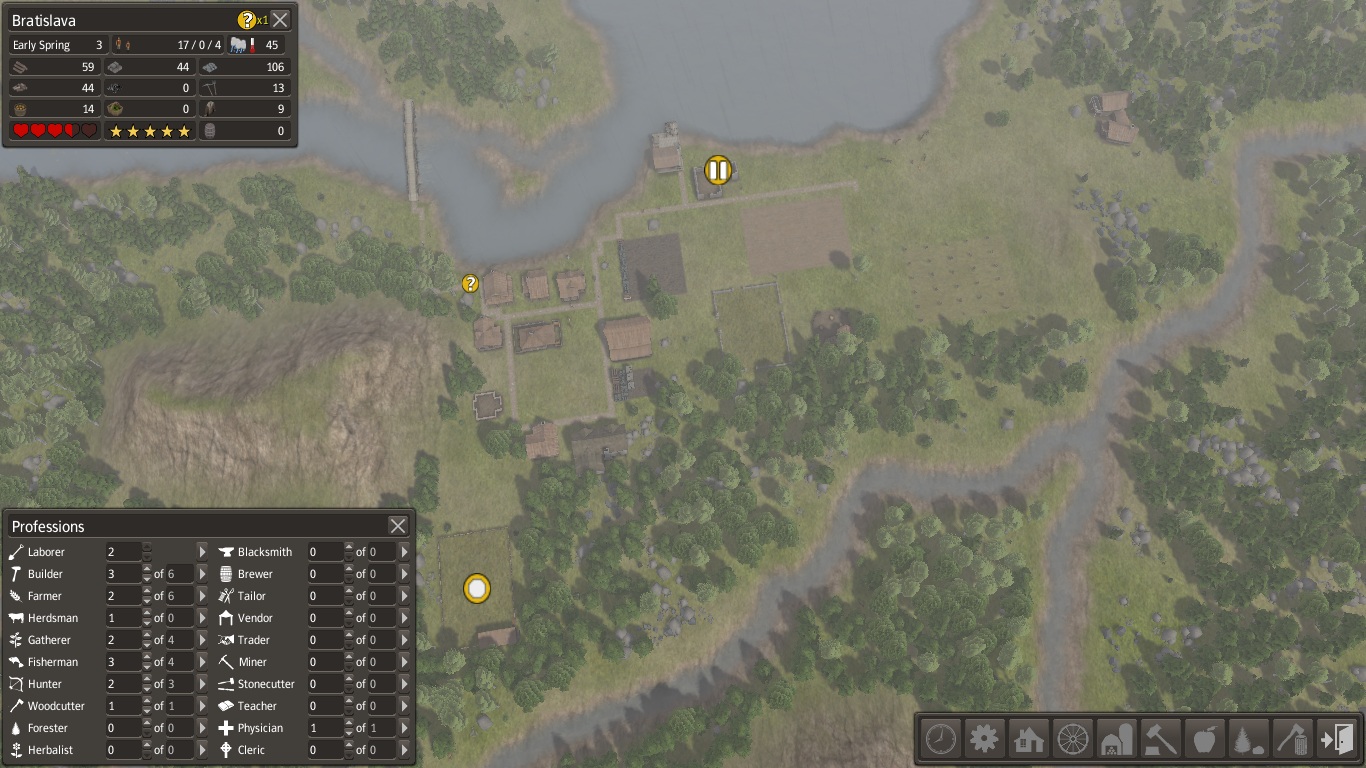Open the hammer and stump toolbar menu

click(x=1161, y=740)
